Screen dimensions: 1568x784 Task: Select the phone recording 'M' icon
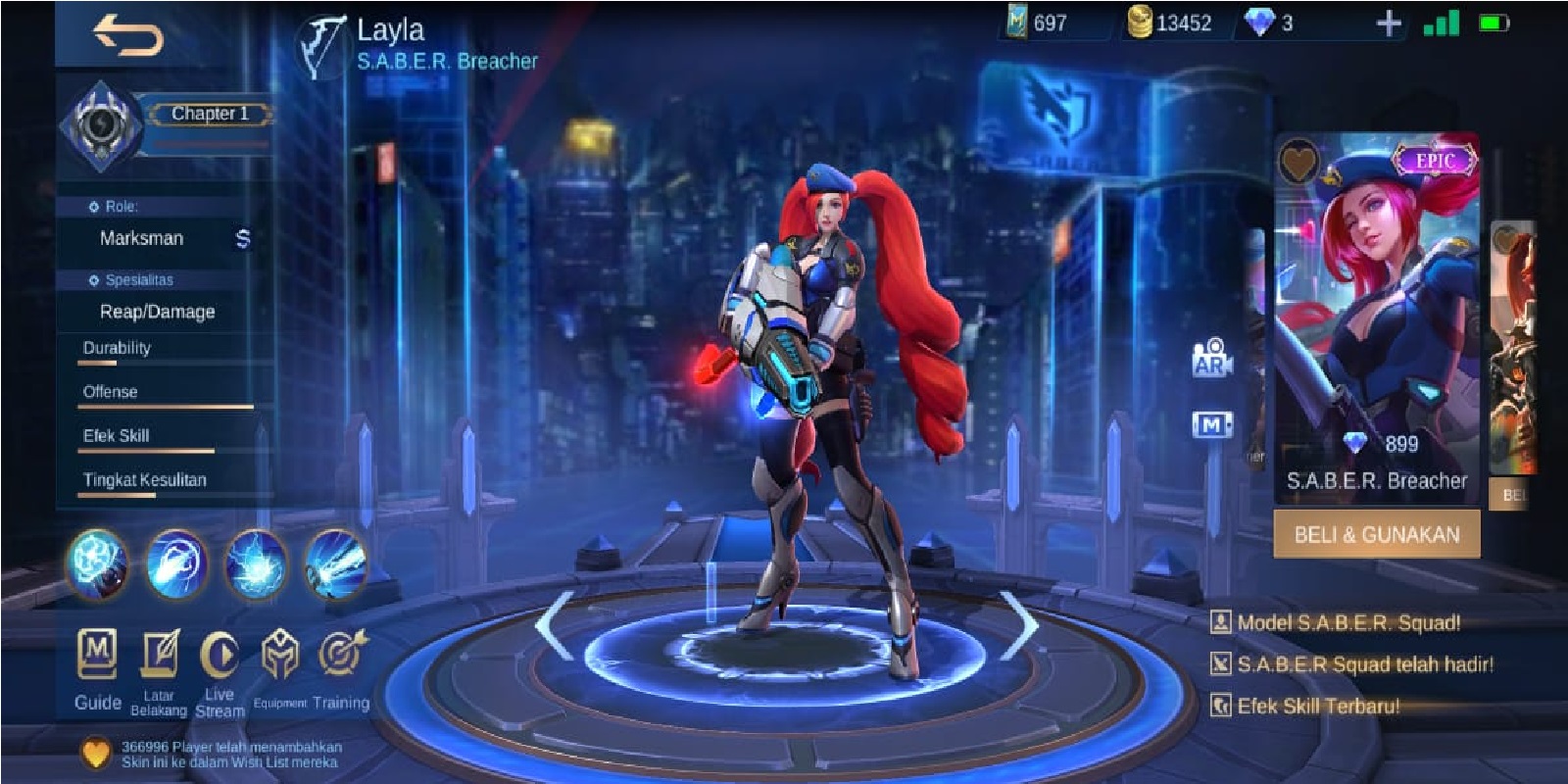point(1213,423)
